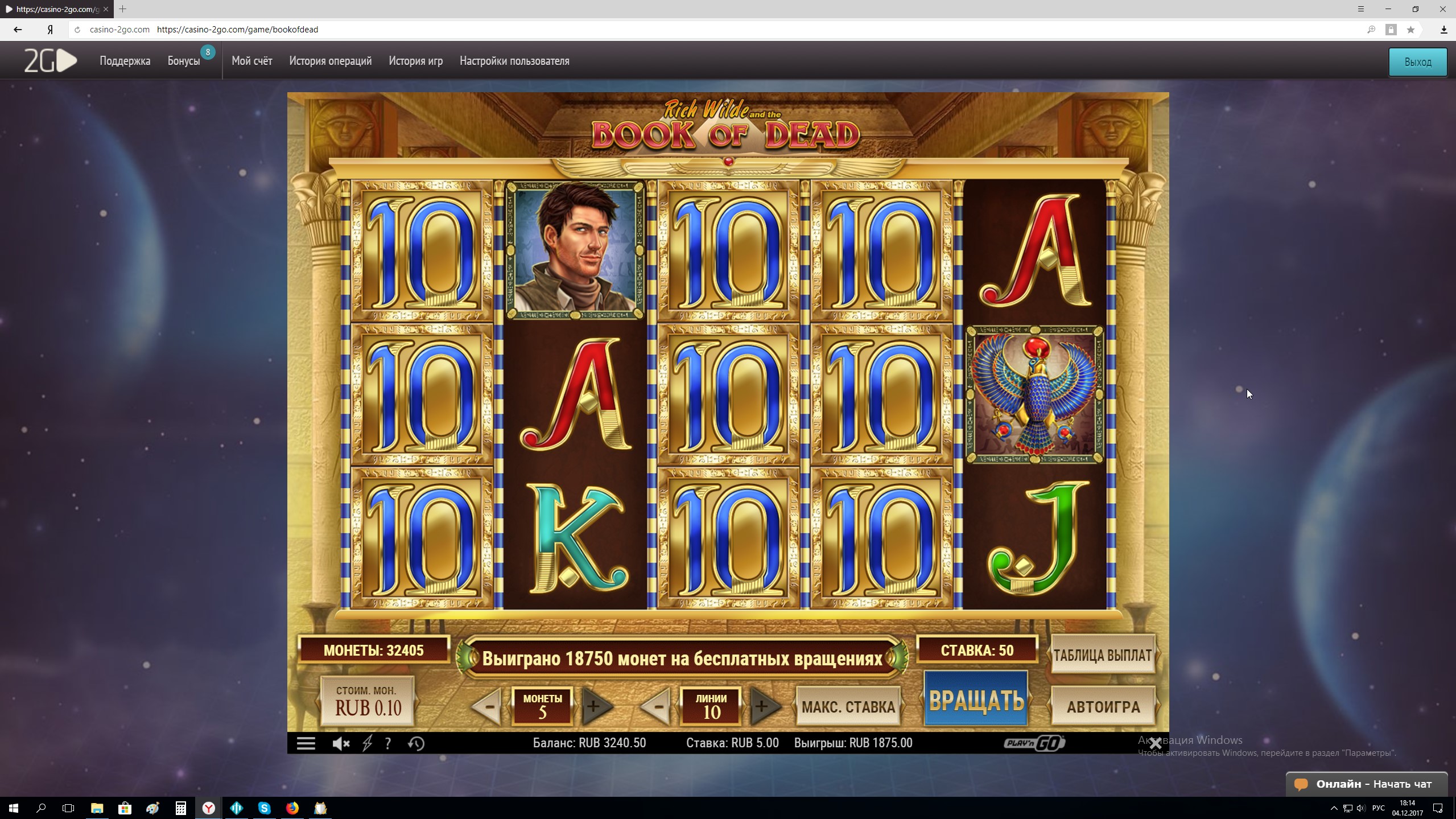This screenshot has height=819, width=1456.
Task: Go to История операций page
Action: [x=330, y=61]
